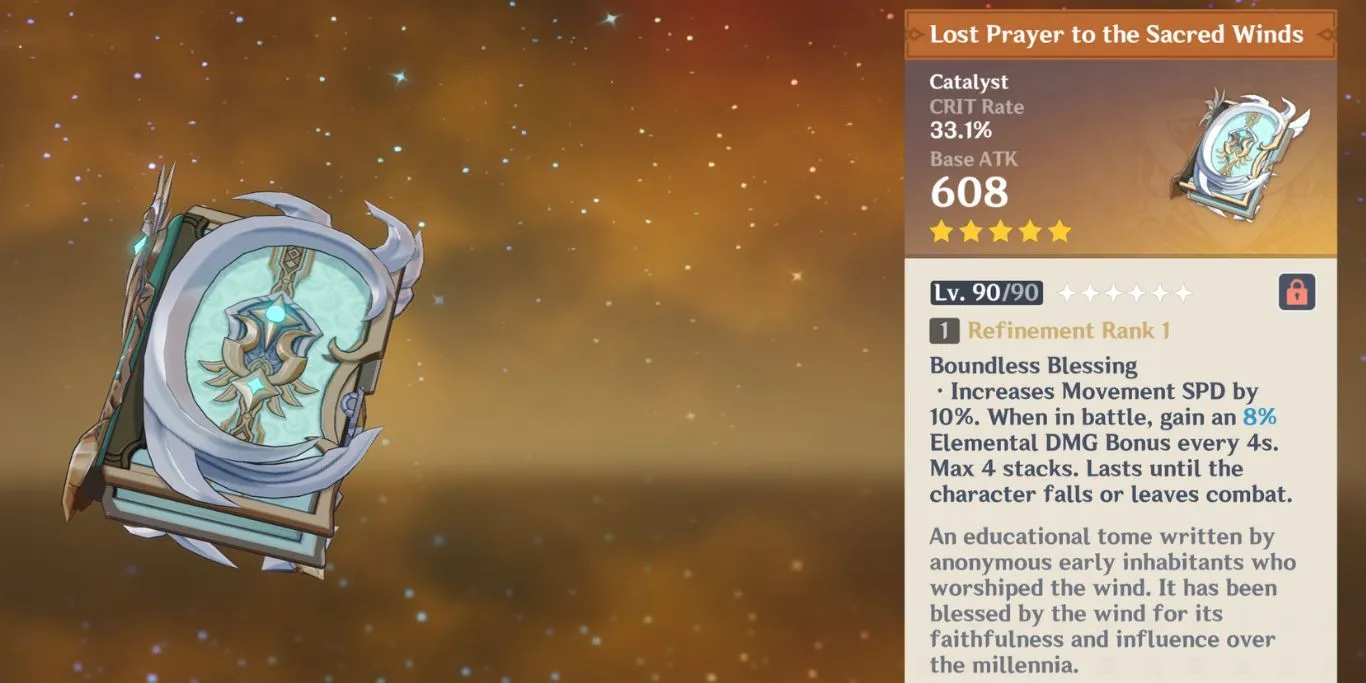Click the Lost Prayer weapon thumbnail
Screen dimensions: 1366x683
[1238, 156]
